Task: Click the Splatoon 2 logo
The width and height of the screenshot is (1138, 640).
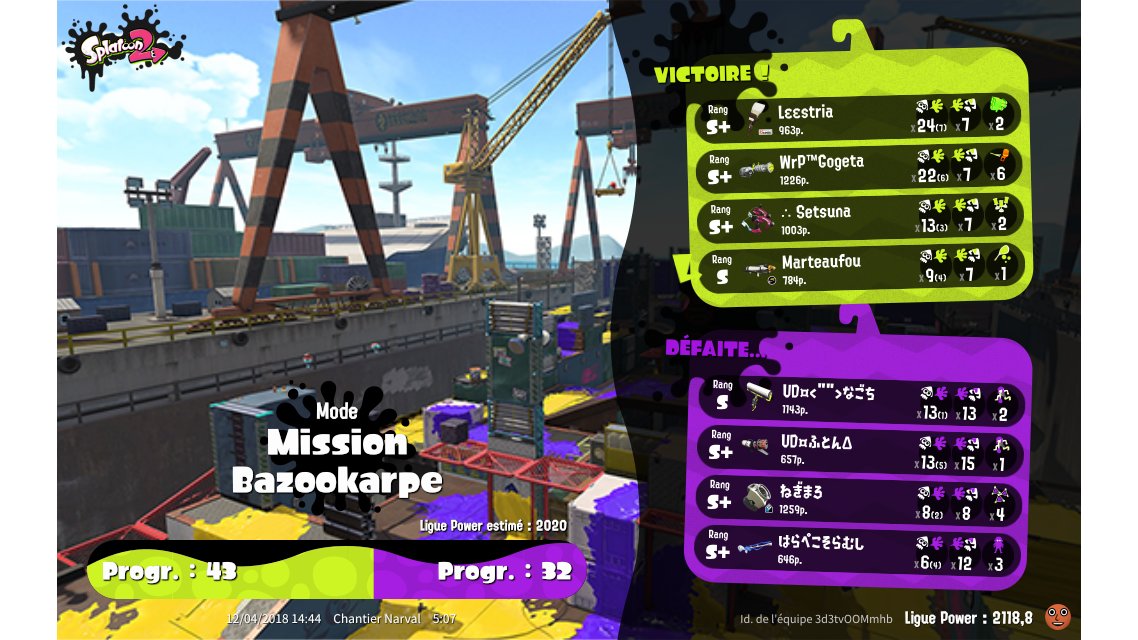Action: [x=124, y=49]
